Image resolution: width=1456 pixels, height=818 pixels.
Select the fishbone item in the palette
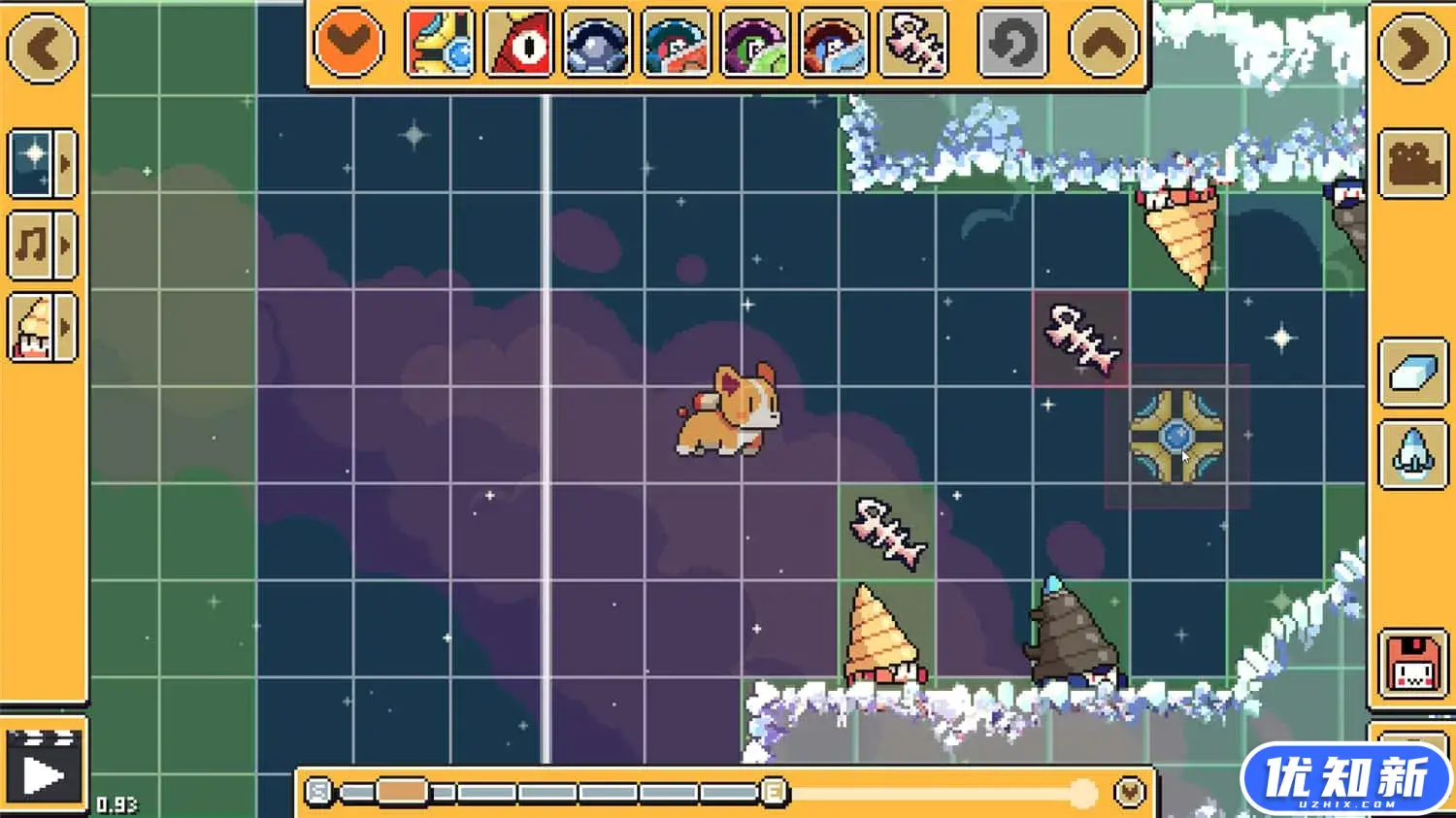(913, 43)
